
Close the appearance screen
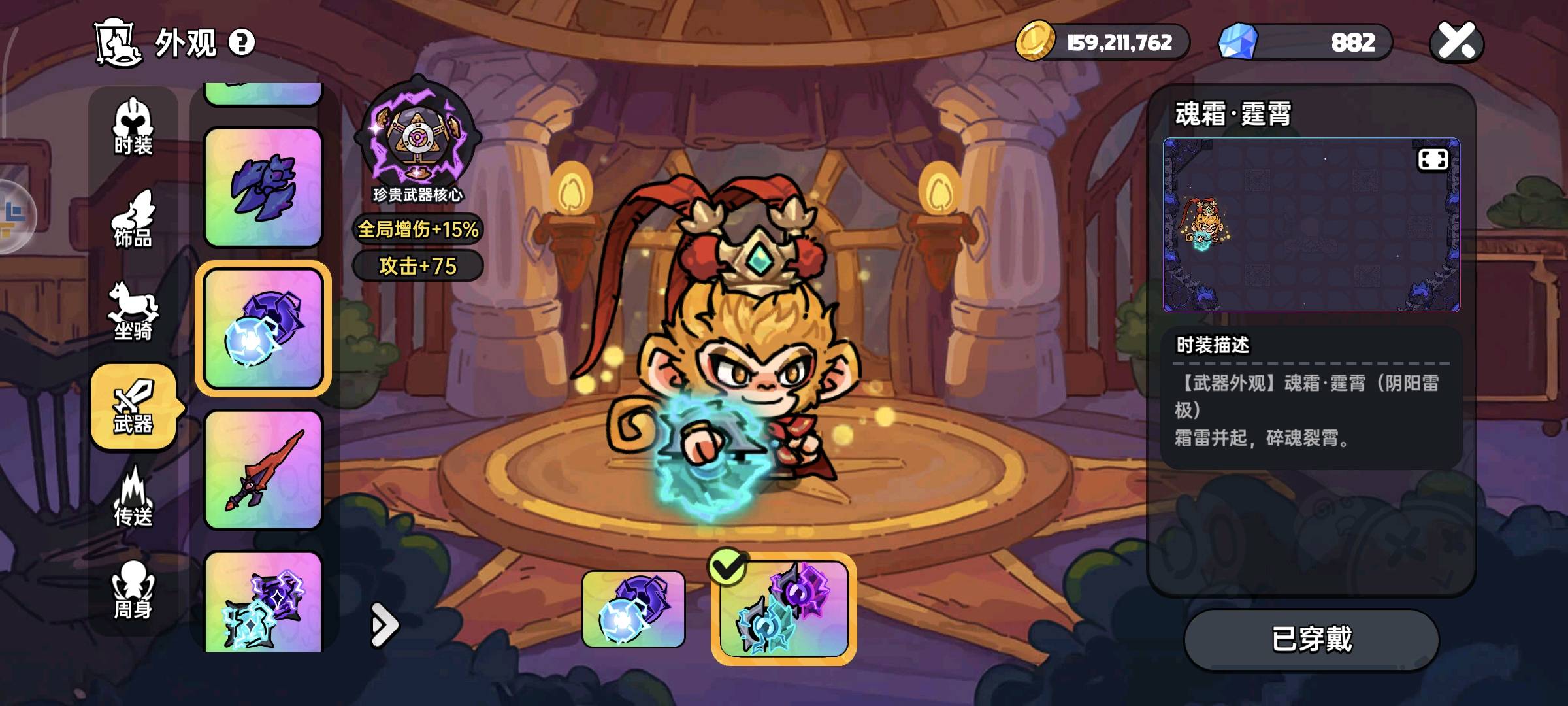(1457, 42)
